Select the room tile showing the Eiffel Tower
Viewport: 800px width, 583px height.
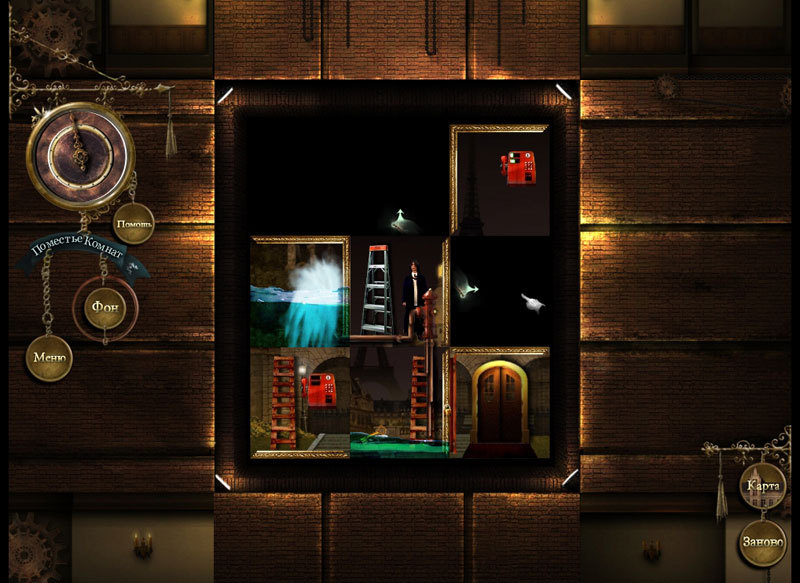[x=398, y=402]
